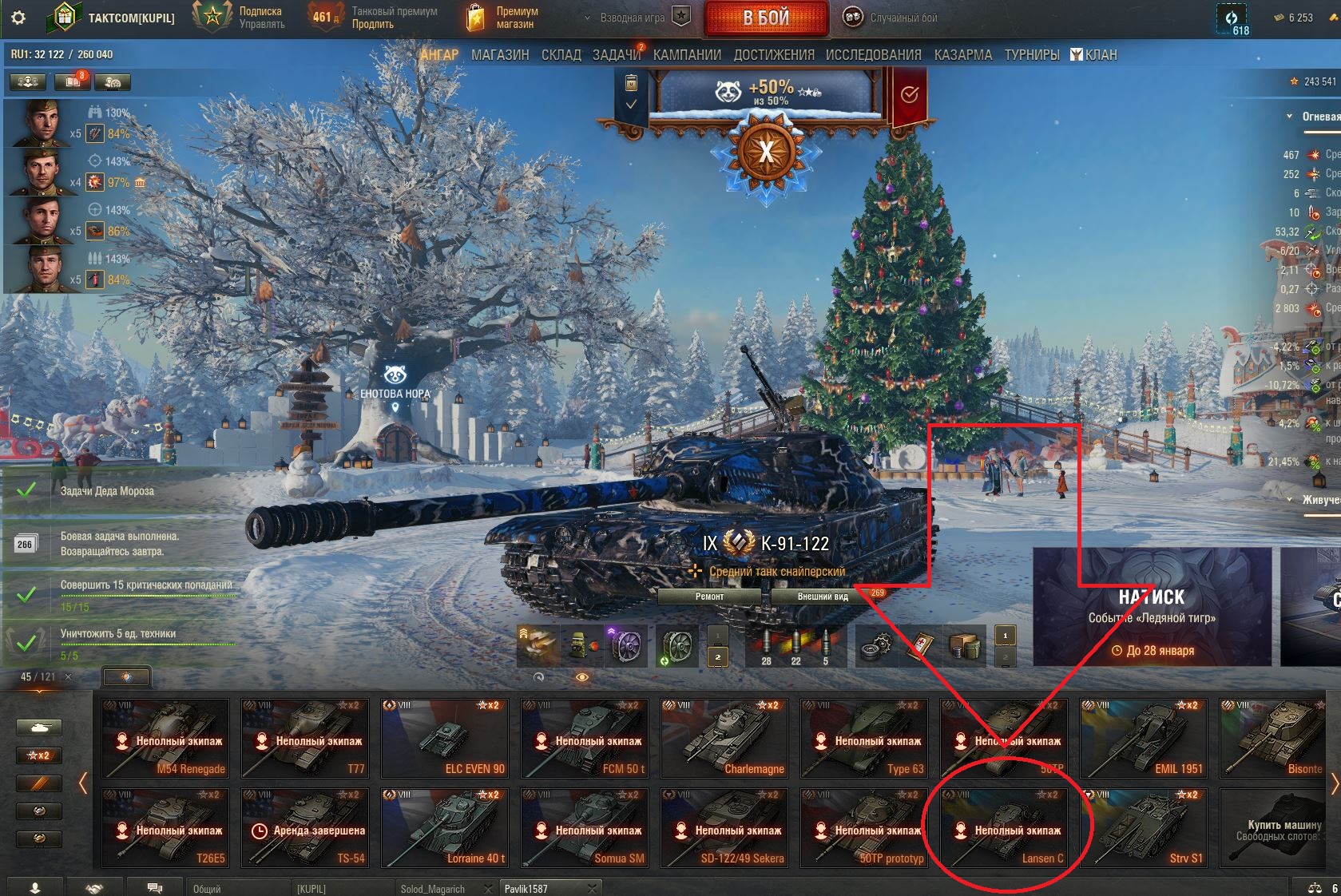Screen dimensions: 1341x896
Task: Go to the ЗАДАЧИ tab
Action: (616, 55)
